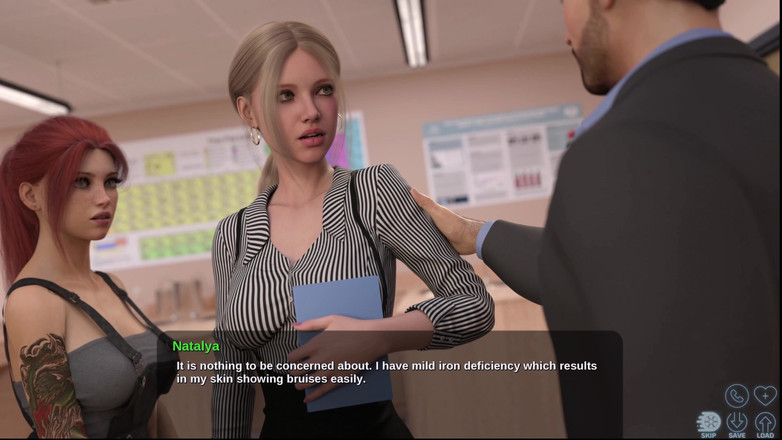Screen dimensions: 782x440
Task: Click the heart with plus icon
Action: 765,396
